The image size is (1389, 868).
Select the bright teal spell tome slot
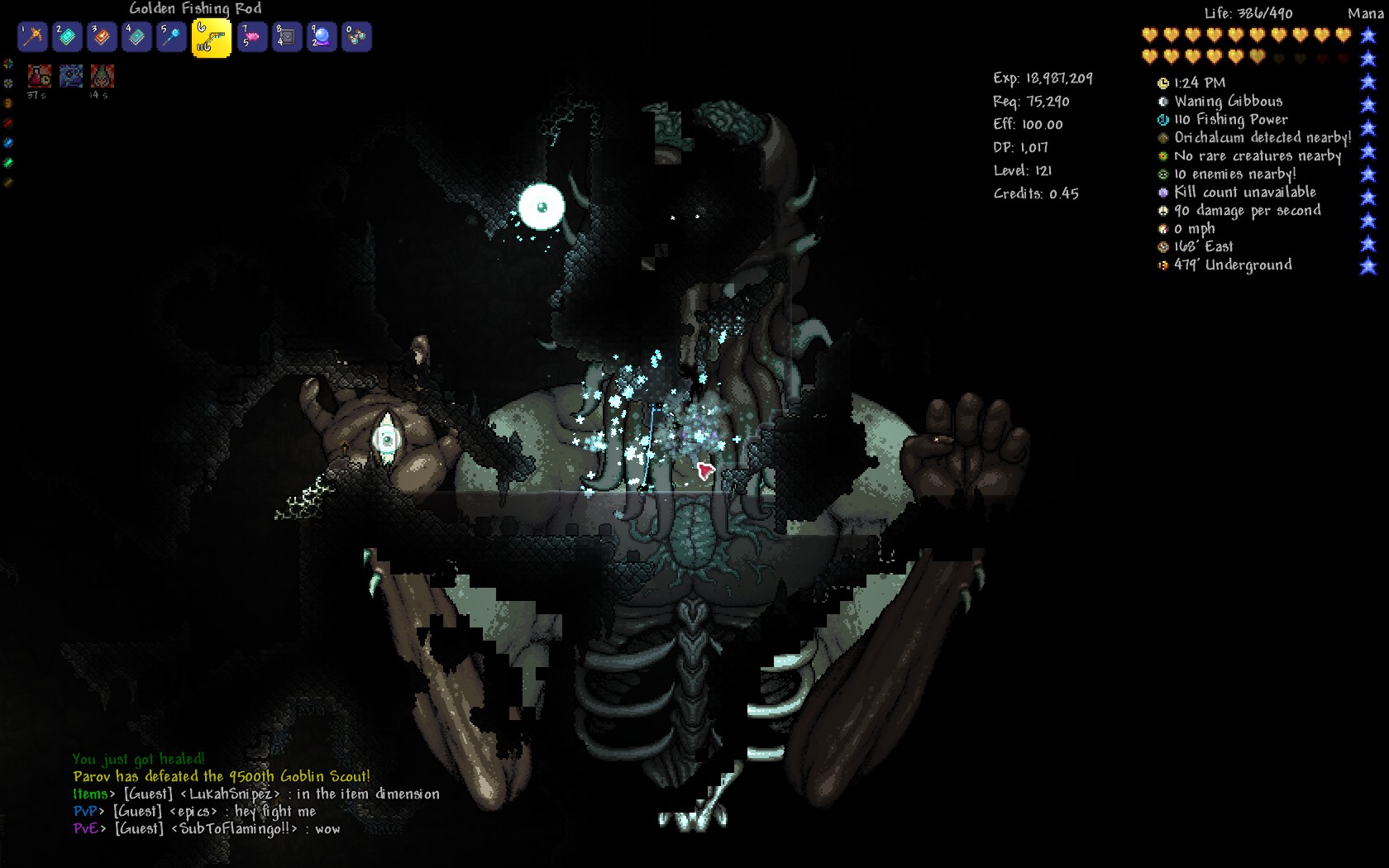68,36
